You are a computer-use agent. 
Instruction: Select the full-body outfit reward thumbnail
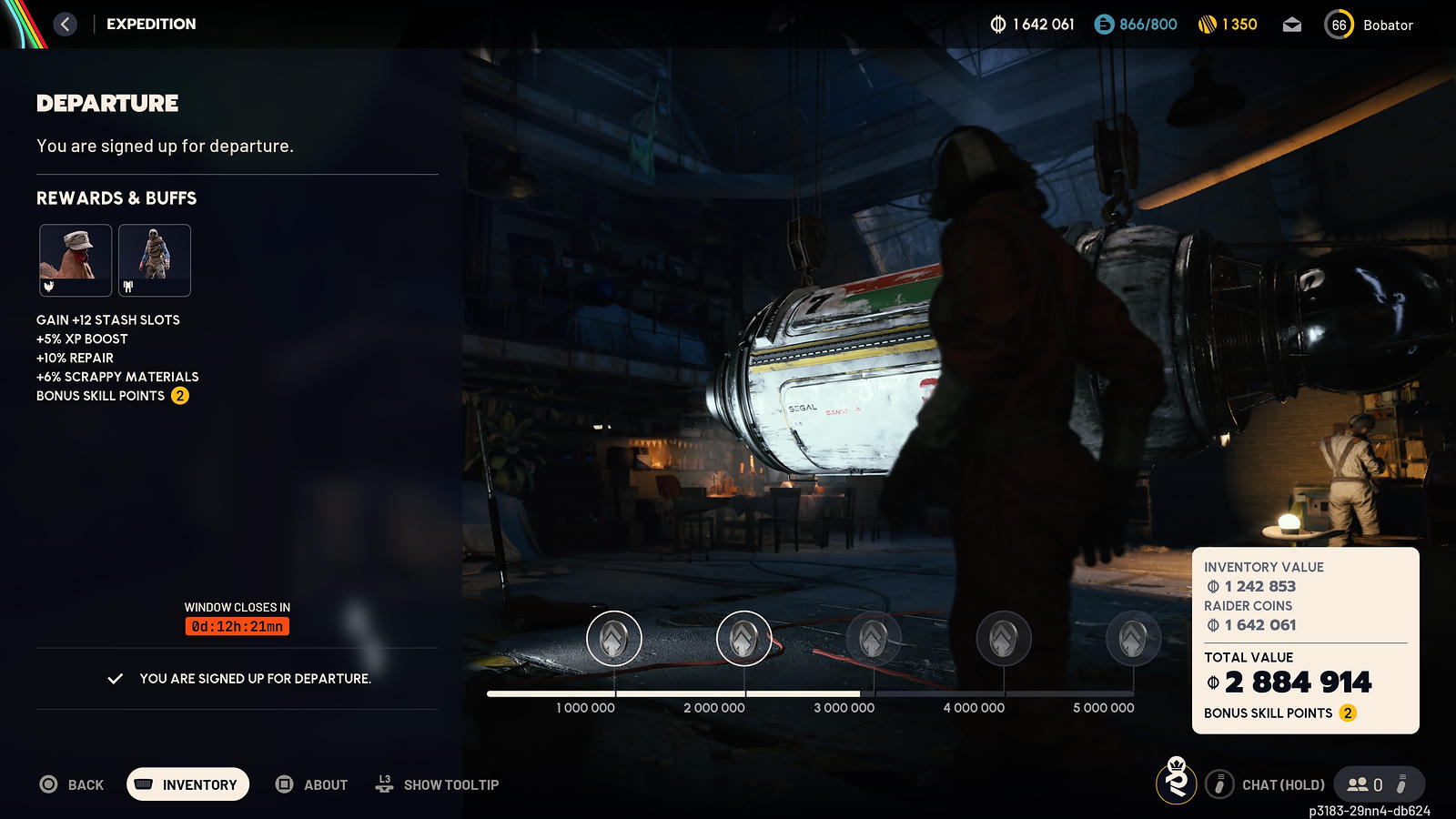155,260
